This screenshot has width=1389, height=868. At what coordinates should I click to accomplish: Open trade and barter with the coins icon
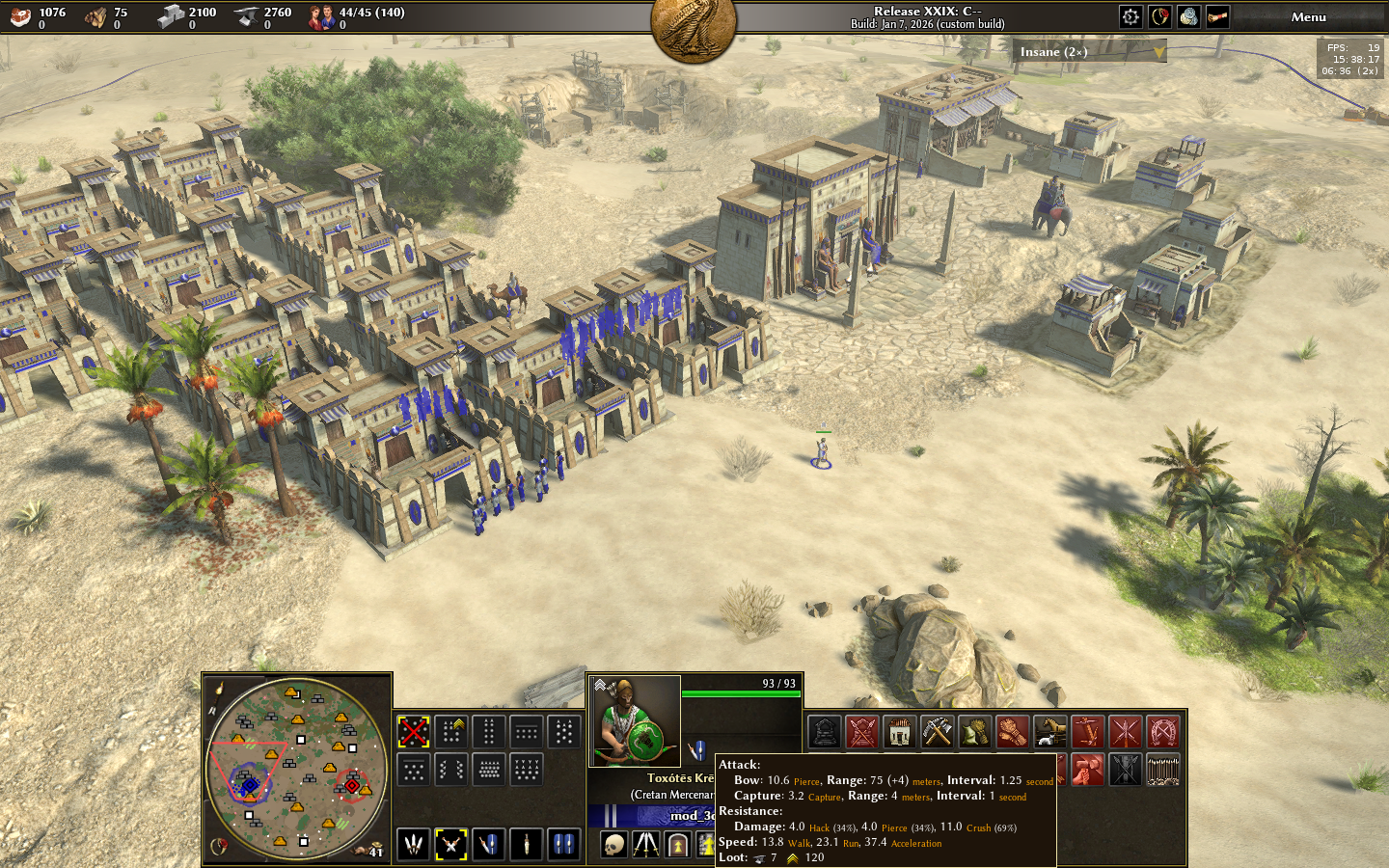pyautogui.click(x=1188, y=16)
